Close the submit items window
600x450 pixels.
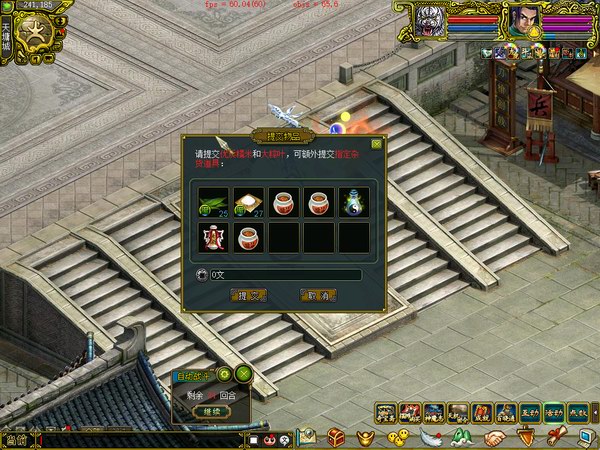tap(375, 143)
